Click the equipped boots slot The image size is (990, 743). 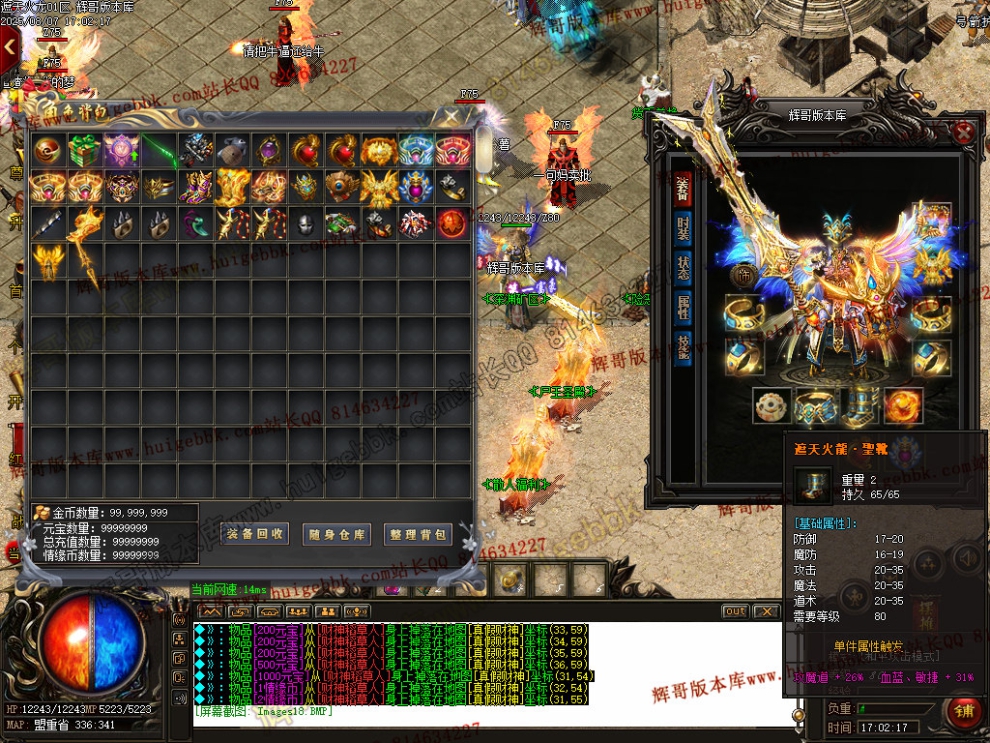(x=858, y=406)
